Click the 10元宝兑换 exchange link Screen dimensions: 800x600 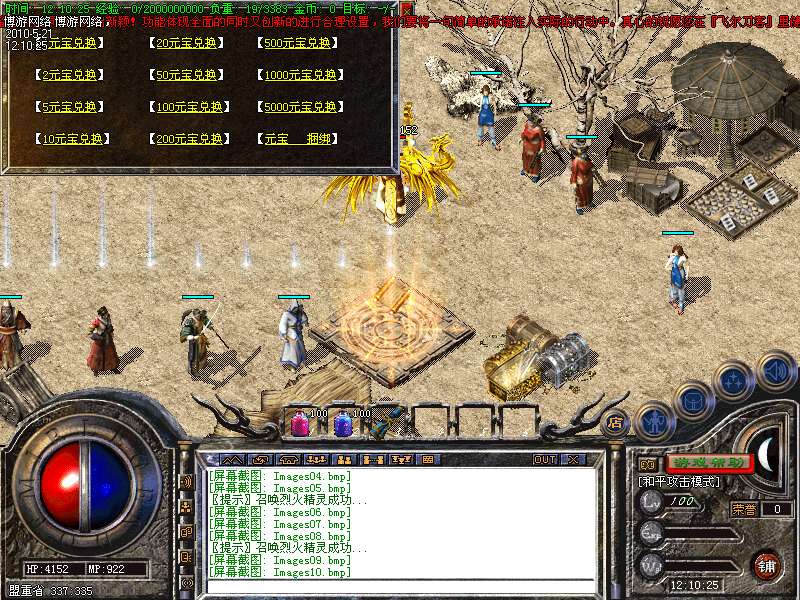(71, 139)
